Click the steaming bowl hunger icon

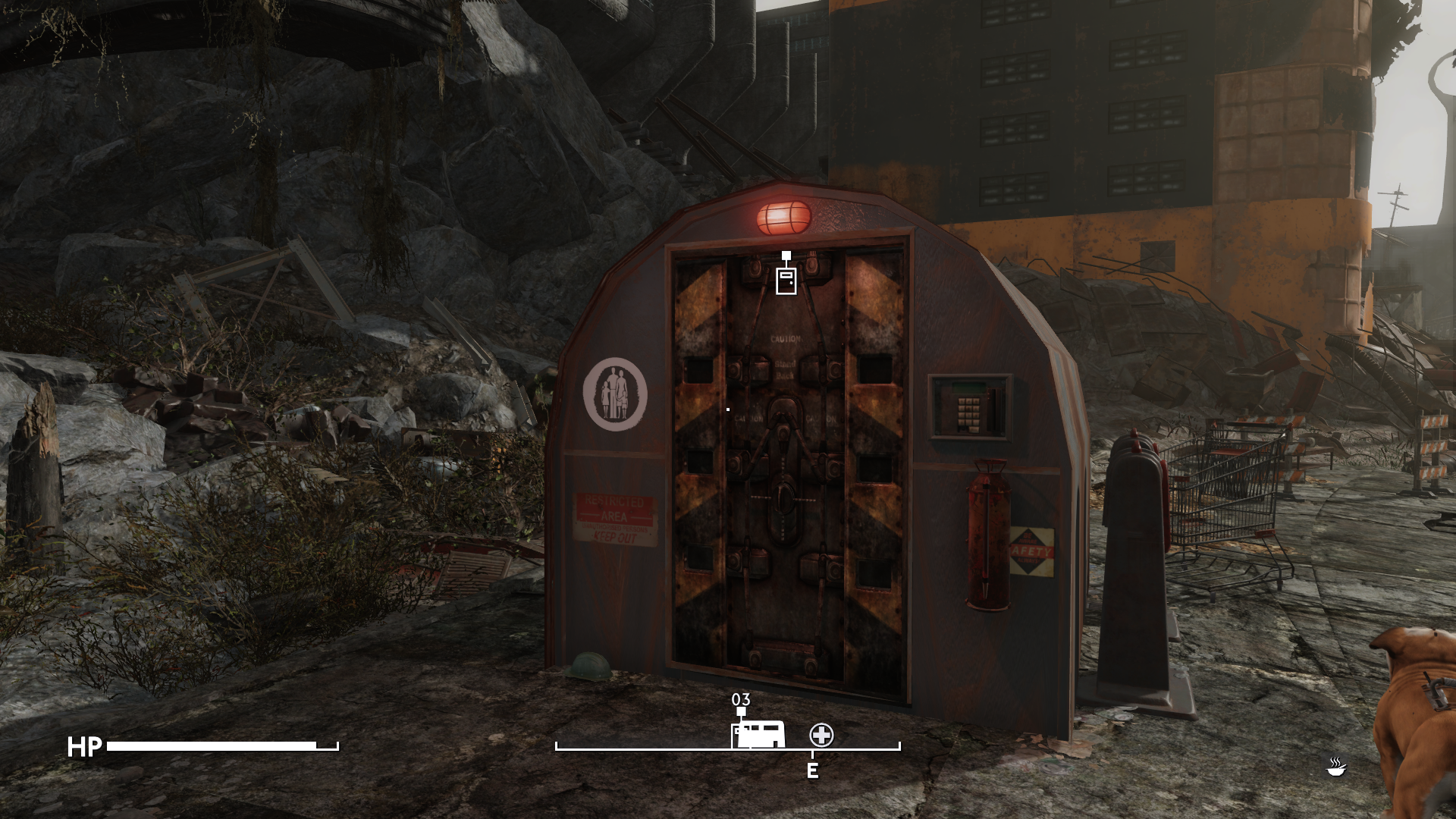[1335, 767]
